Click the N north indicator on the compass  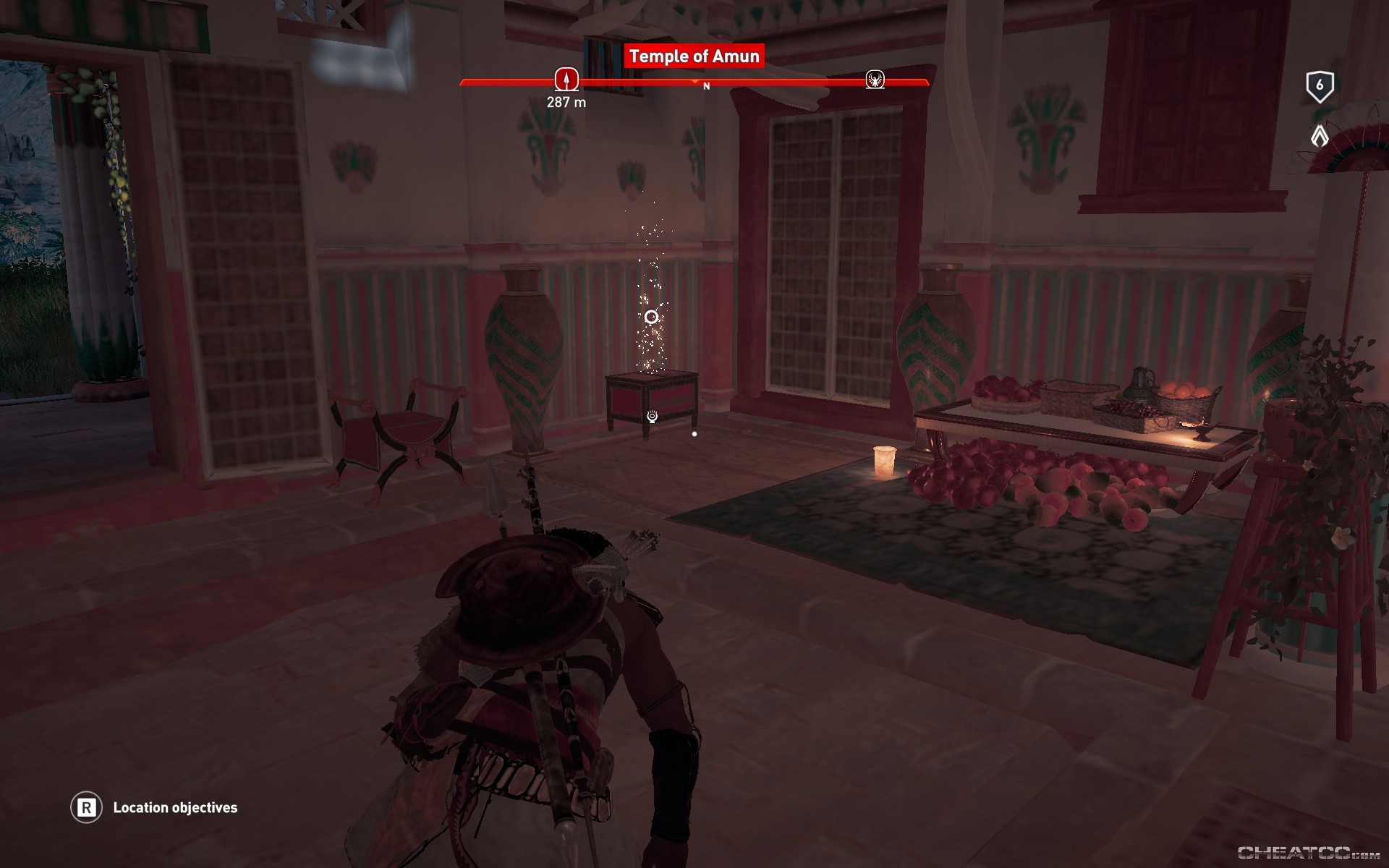click(707, 85)
